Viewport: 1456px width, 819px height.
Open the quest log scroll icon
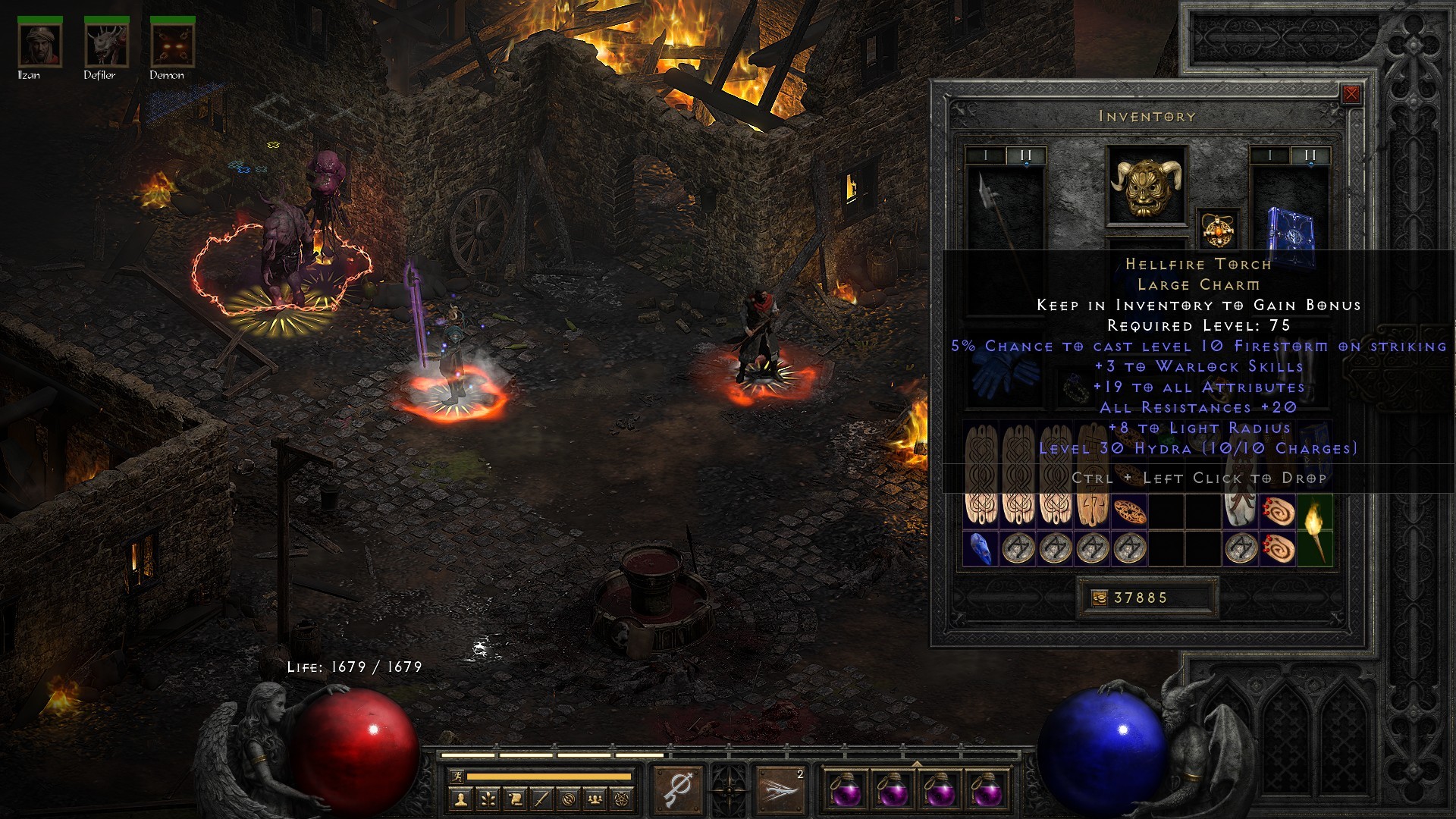pyautogui.click(x=514, y=798)
